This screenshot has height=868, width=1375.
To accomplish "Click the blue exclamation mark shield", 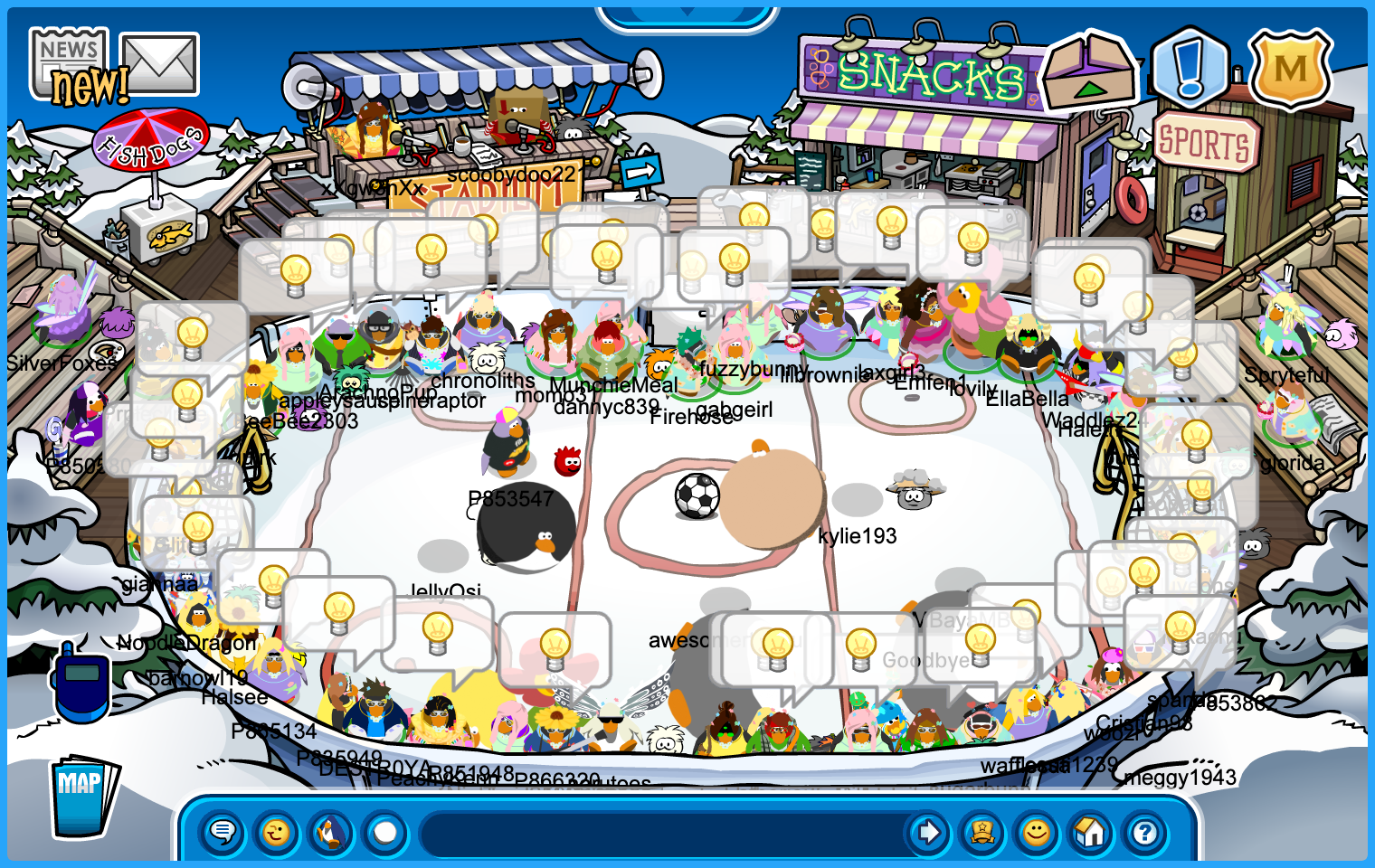I will pyautogui.click(x=1190, y=68).
